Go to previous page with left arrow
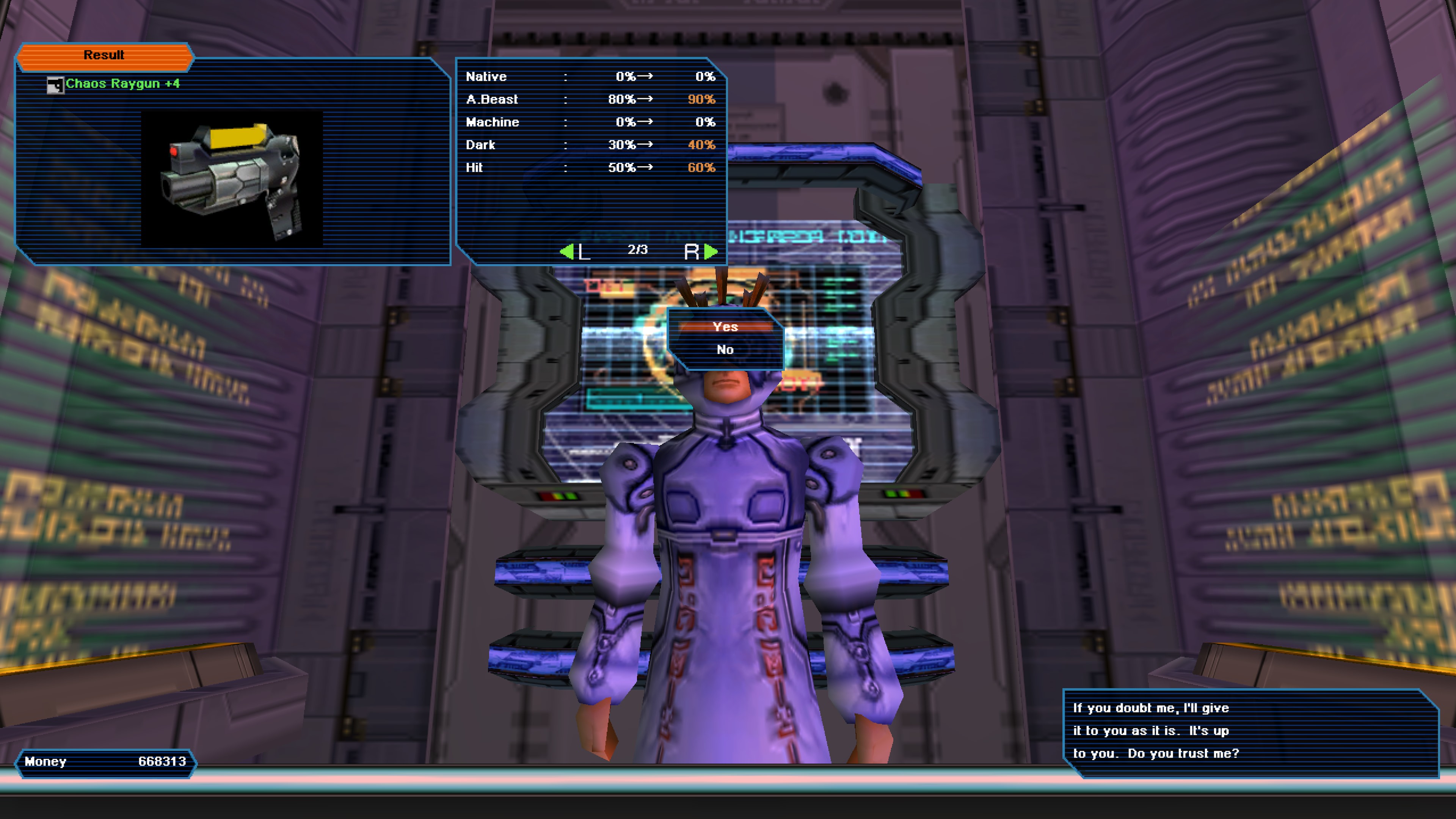Image resolution: width=1456 pixels, height=819 pixels. 567,251
